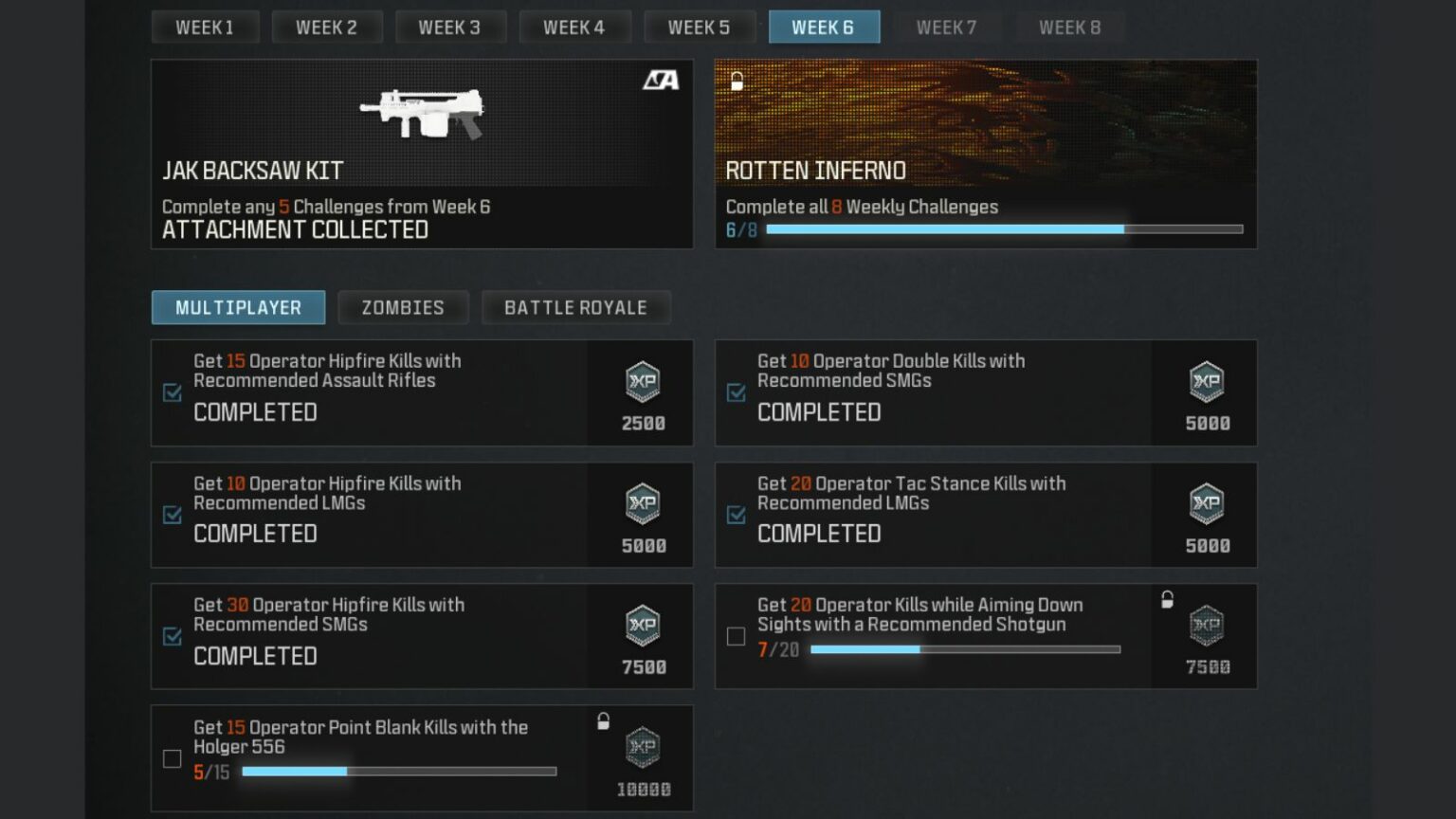Viewport: 1456px width, 819px height.
Task: Click the 2500 XP reward icon
Action: 641,383
